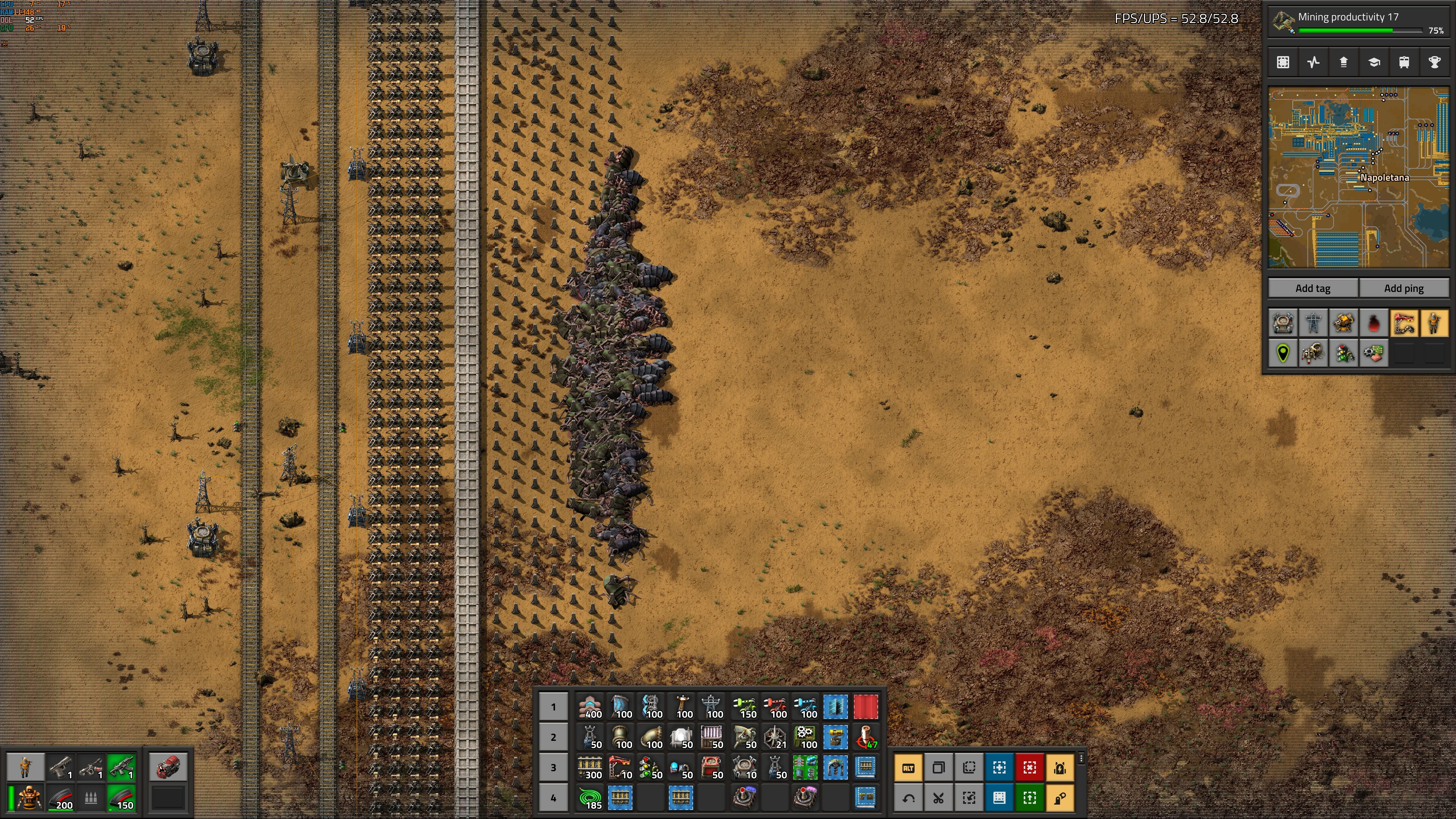Click the Add ping button

(x=1403, y=288)
